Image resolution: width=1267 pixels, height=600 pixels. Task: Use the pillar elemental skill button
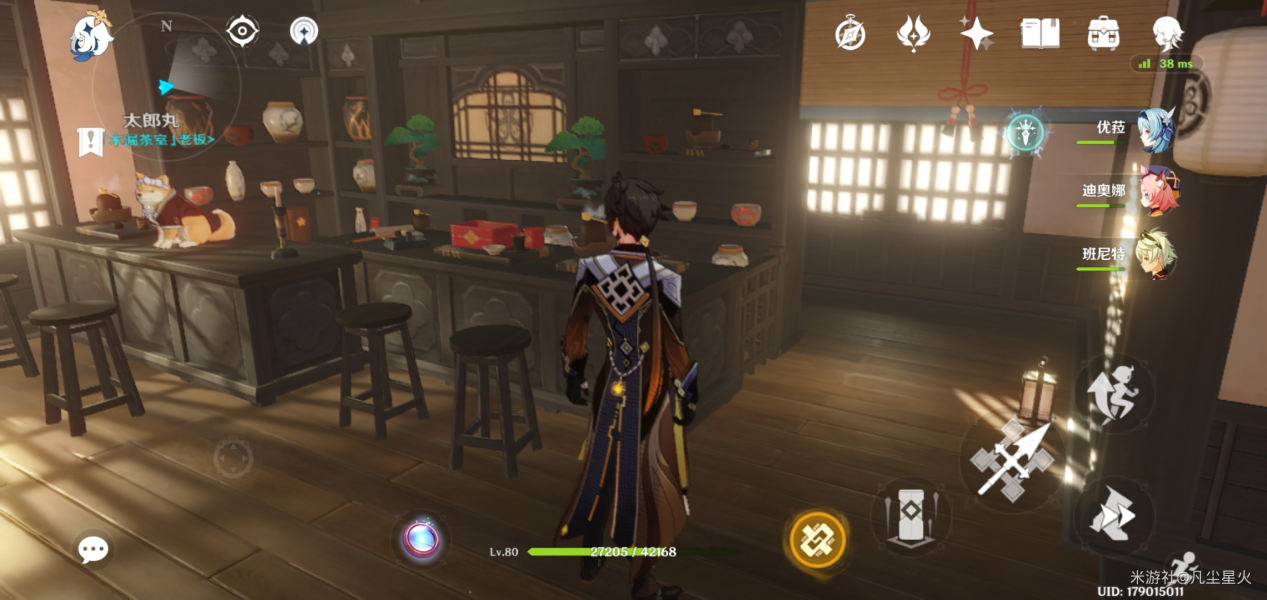[910, 516]
